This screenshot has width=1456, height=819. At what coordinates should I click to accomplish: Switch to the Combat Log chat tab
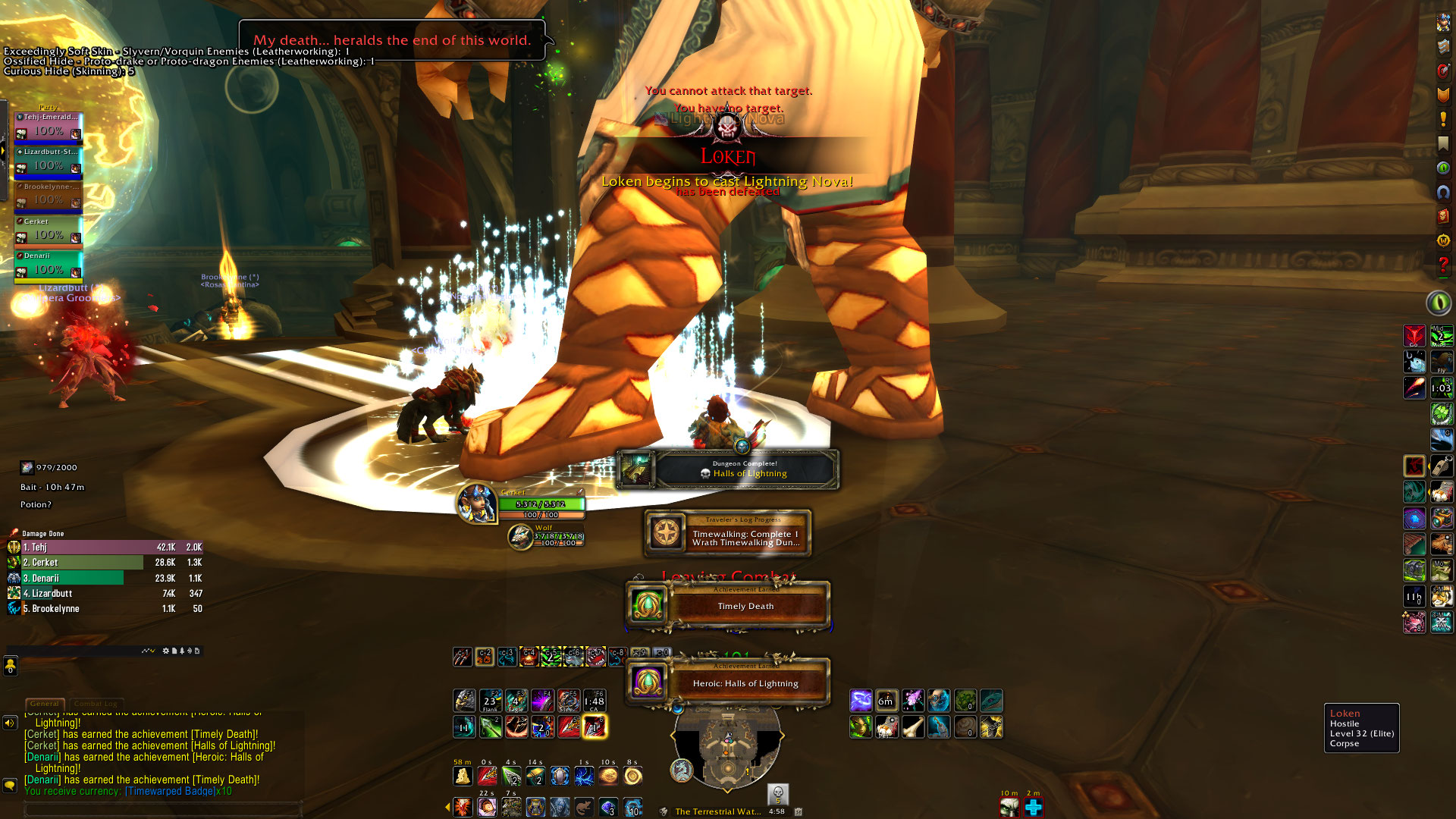95,704
